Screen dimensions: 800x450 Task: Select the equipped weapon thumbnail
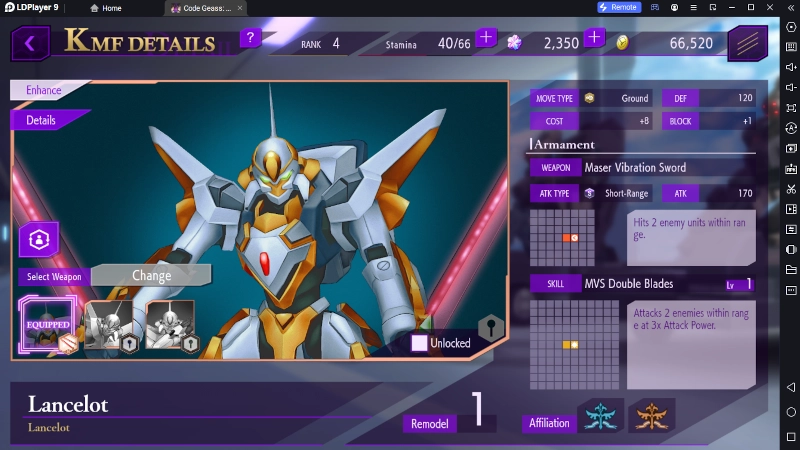pyautogui.click(x=48, y=323)
